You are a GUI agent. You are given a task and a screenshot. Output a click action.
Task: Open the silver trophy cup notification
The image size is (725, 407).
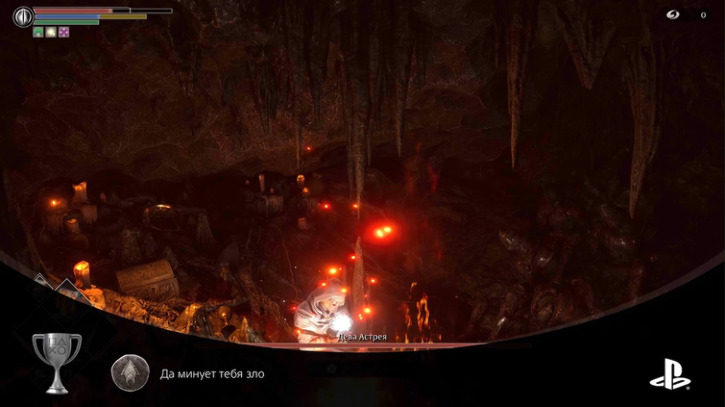click(x=57, y=362)
